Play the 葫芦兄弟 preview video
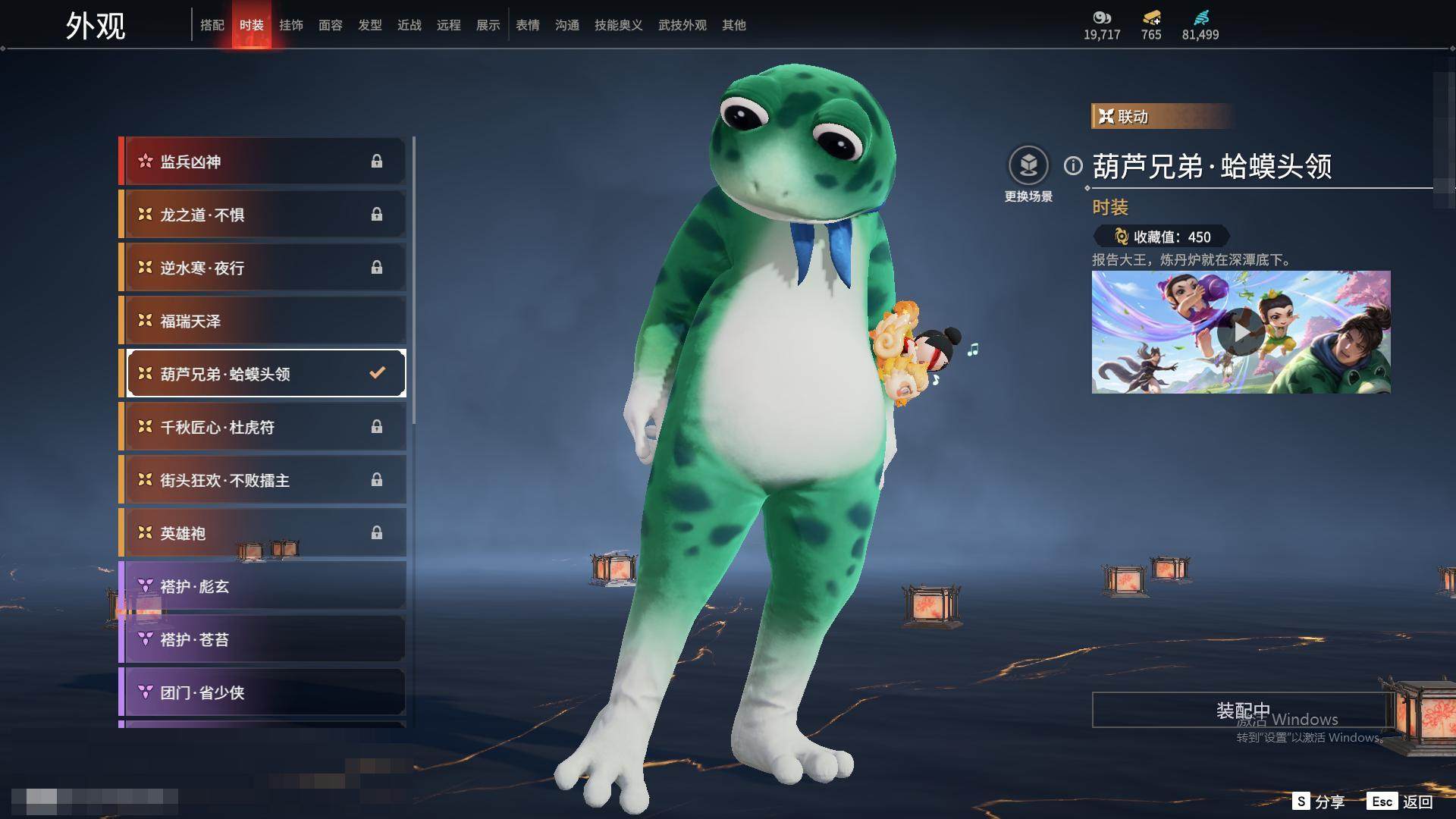The width and height of the screenshot is (1456, 819). pos(1241,332)
